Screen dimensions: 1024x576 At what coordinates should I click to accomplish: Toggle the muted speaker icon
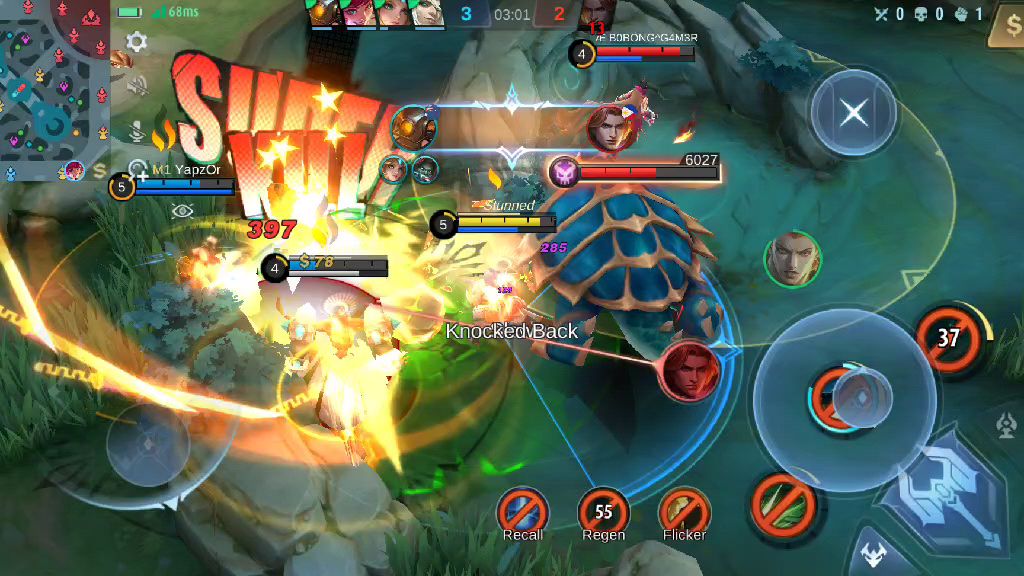(137, 86)
